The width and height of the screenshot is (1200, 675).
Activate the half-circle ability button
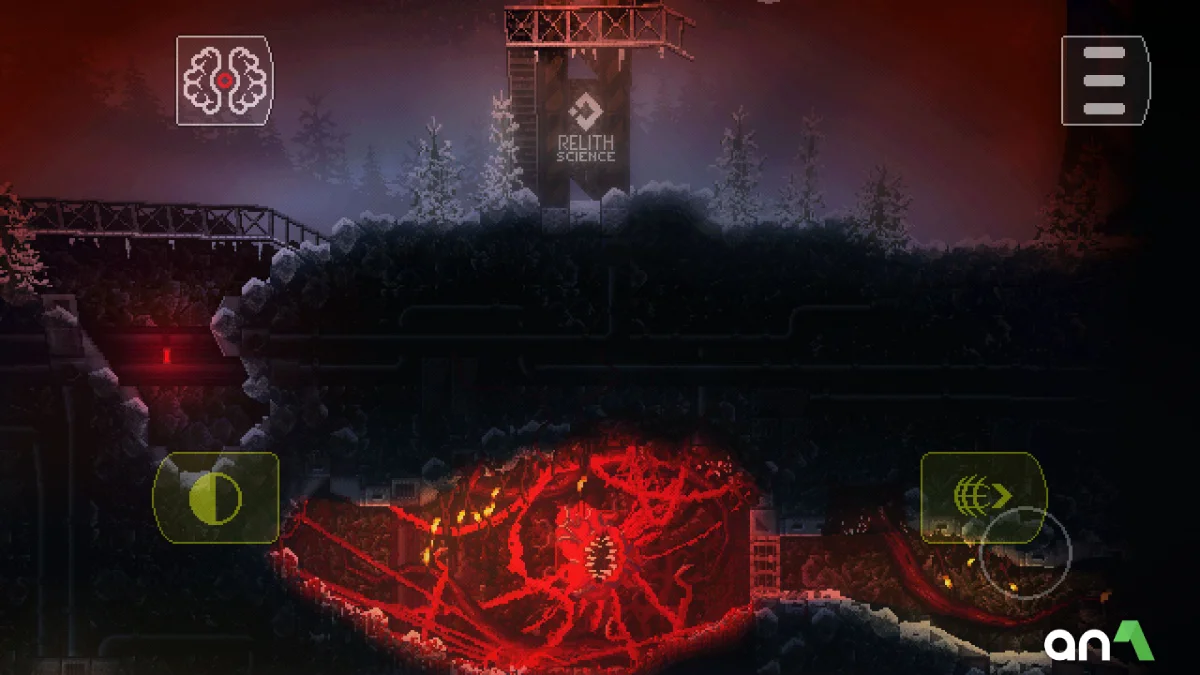215,497
